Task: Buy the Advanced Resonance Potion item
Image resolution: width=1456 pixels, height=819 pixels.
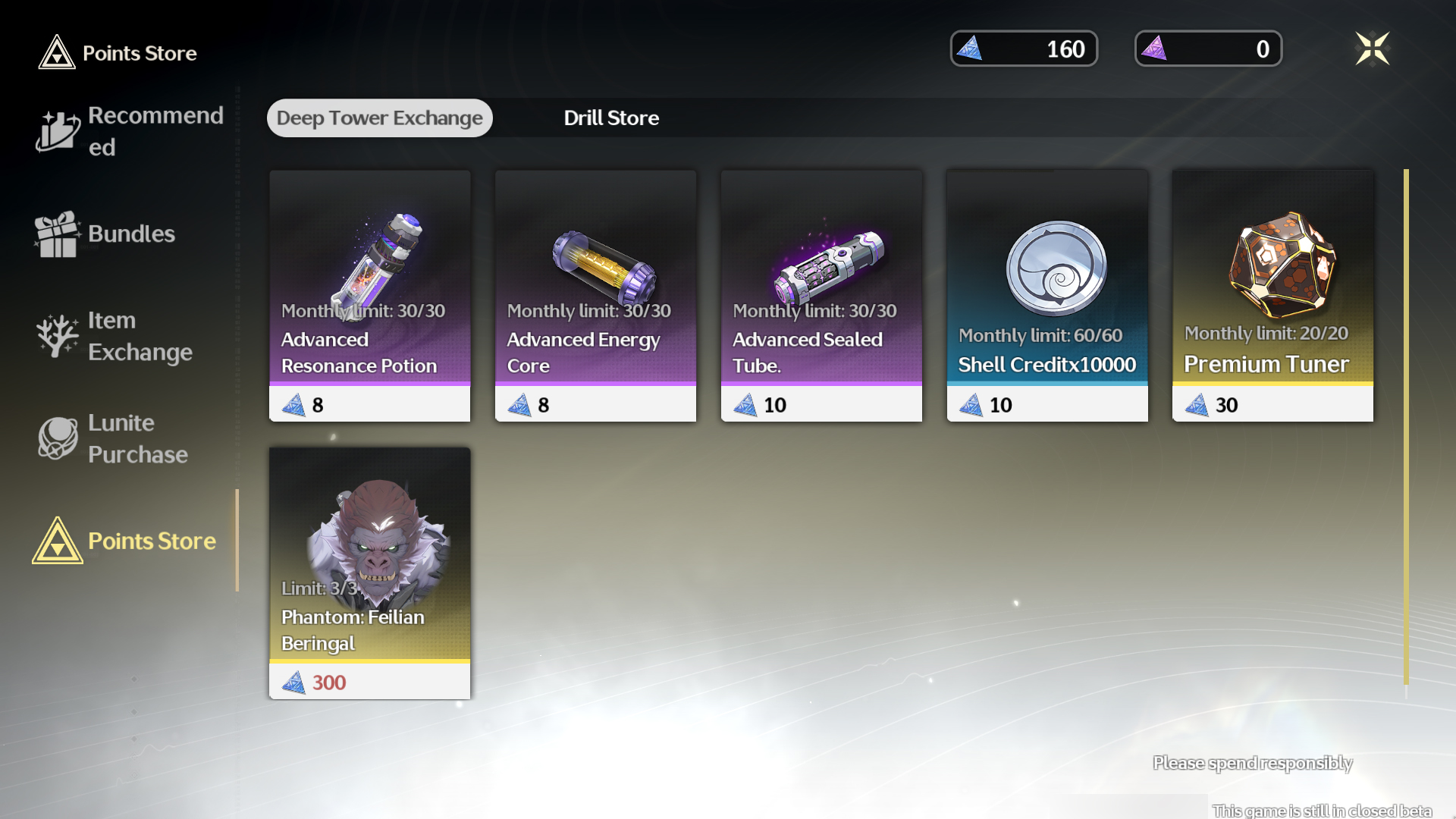Action: (x=369, y=296)
